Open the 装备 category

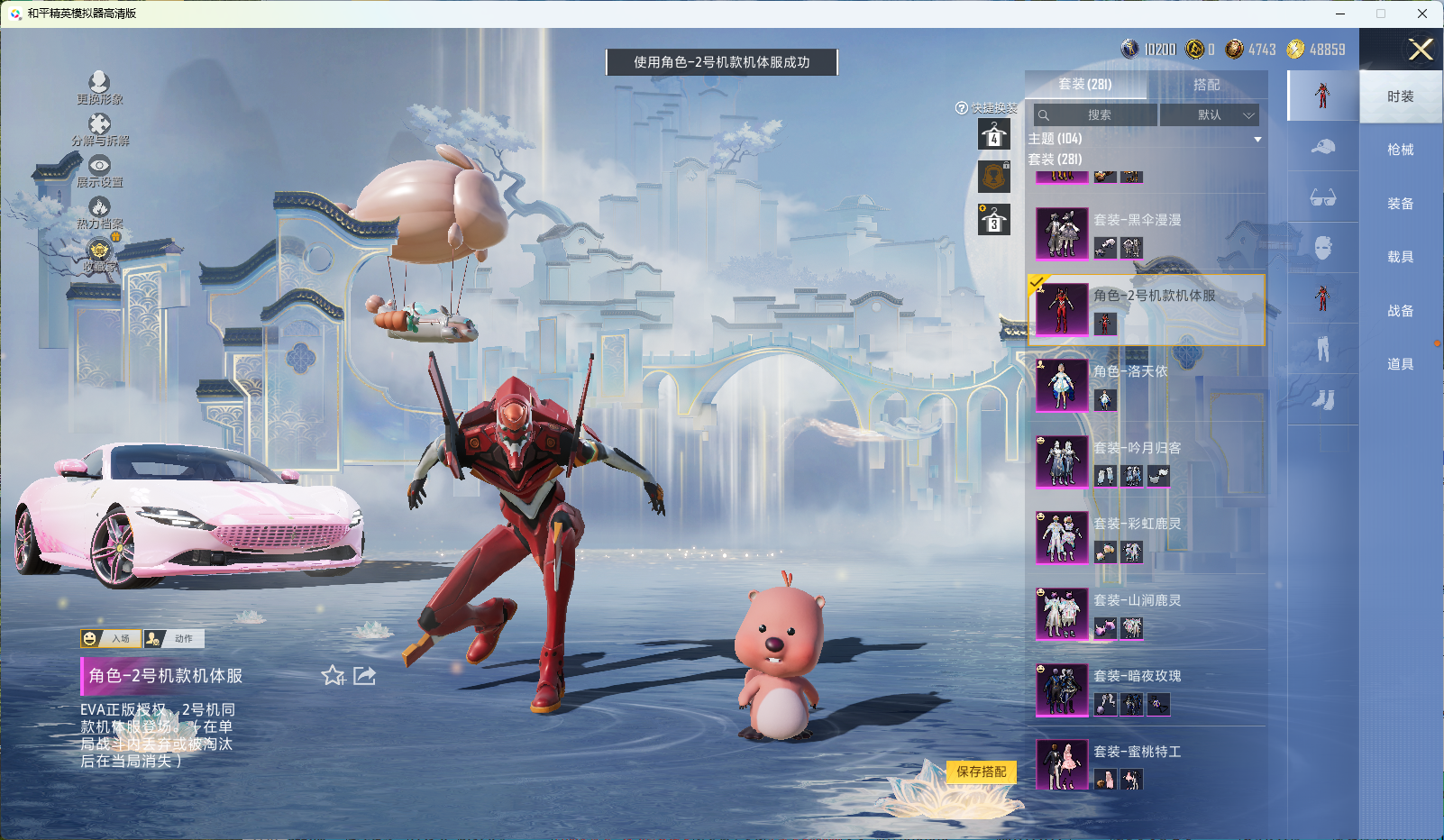tap(1400, 204)
